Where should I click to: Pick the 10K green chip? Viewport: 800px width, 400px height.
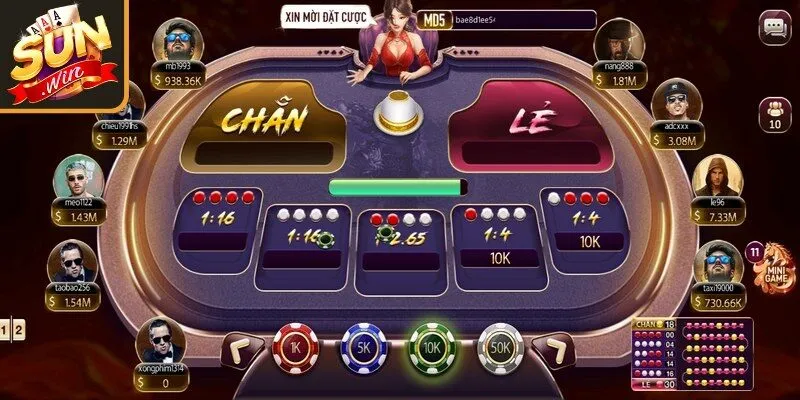click(431, 348)
